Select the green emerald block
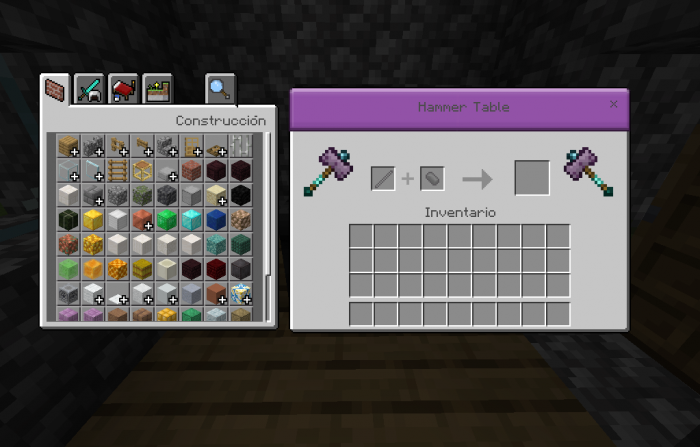Image resolution: width=700 pixels, height=447 pixels. pos(166,220)
